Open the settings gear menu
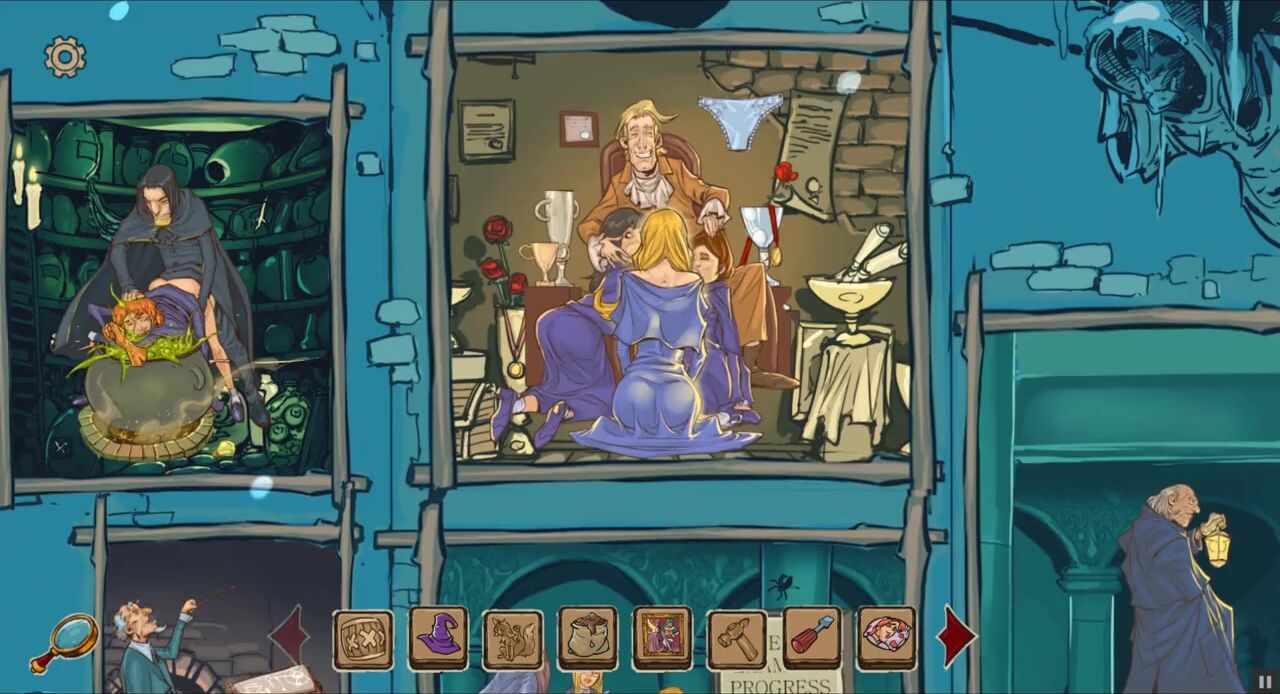Image resolution: width=1280 pixels, height=694 pixels. tap(65, 57)
